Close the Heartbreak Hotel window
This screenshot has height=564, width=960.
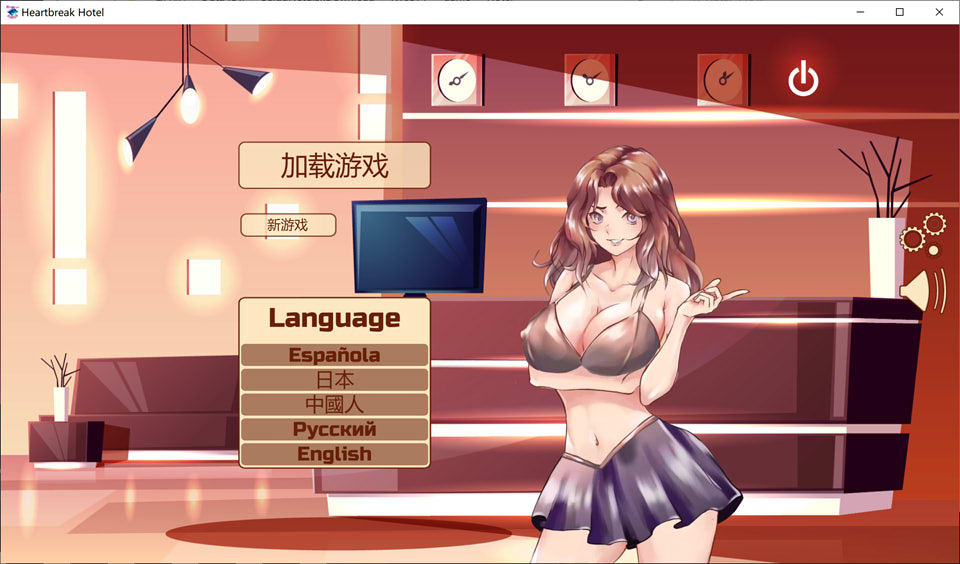(x=938, y=12)
